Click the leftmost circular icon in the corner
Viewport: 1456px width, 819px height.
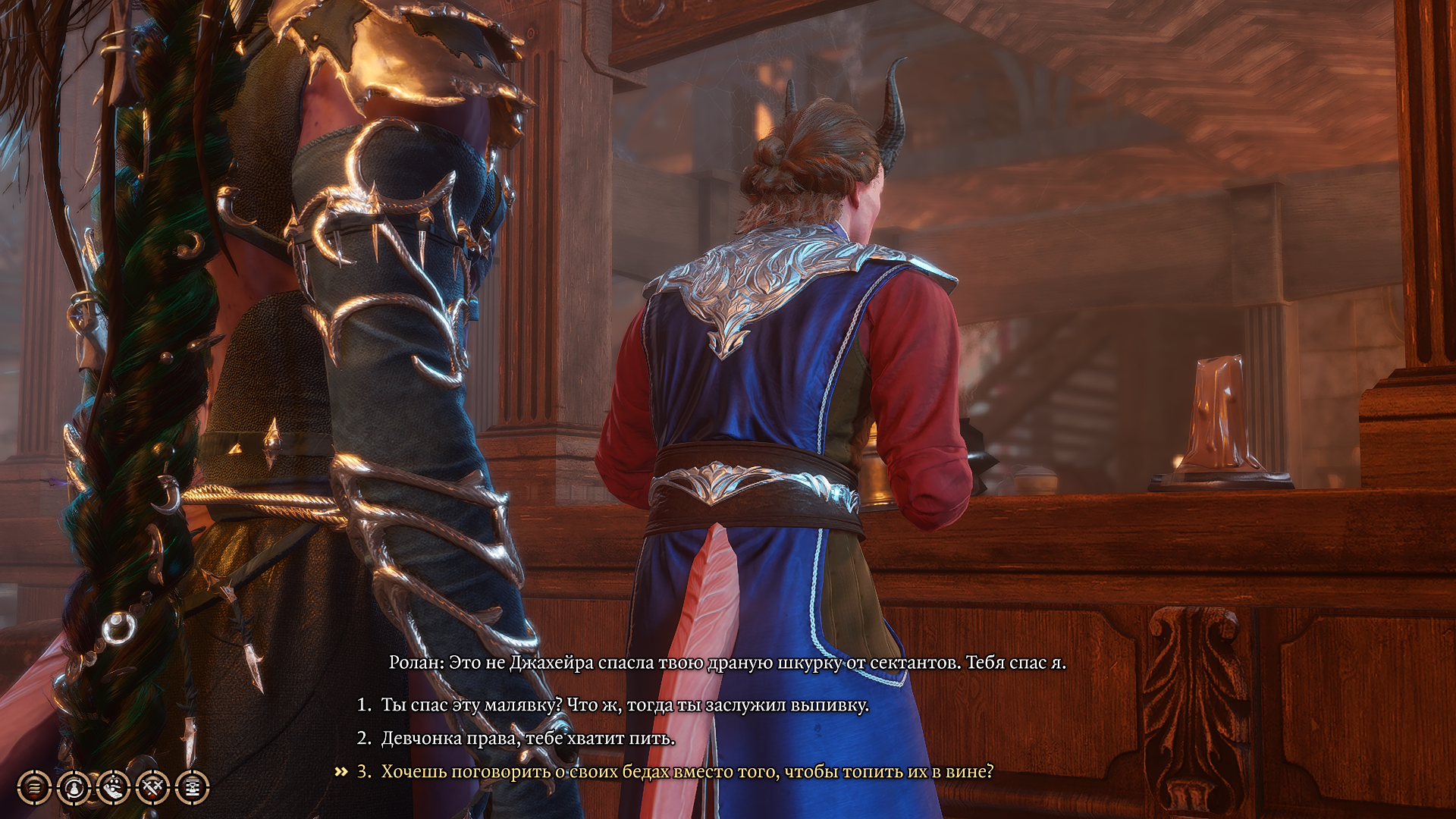tap(35, 788)
